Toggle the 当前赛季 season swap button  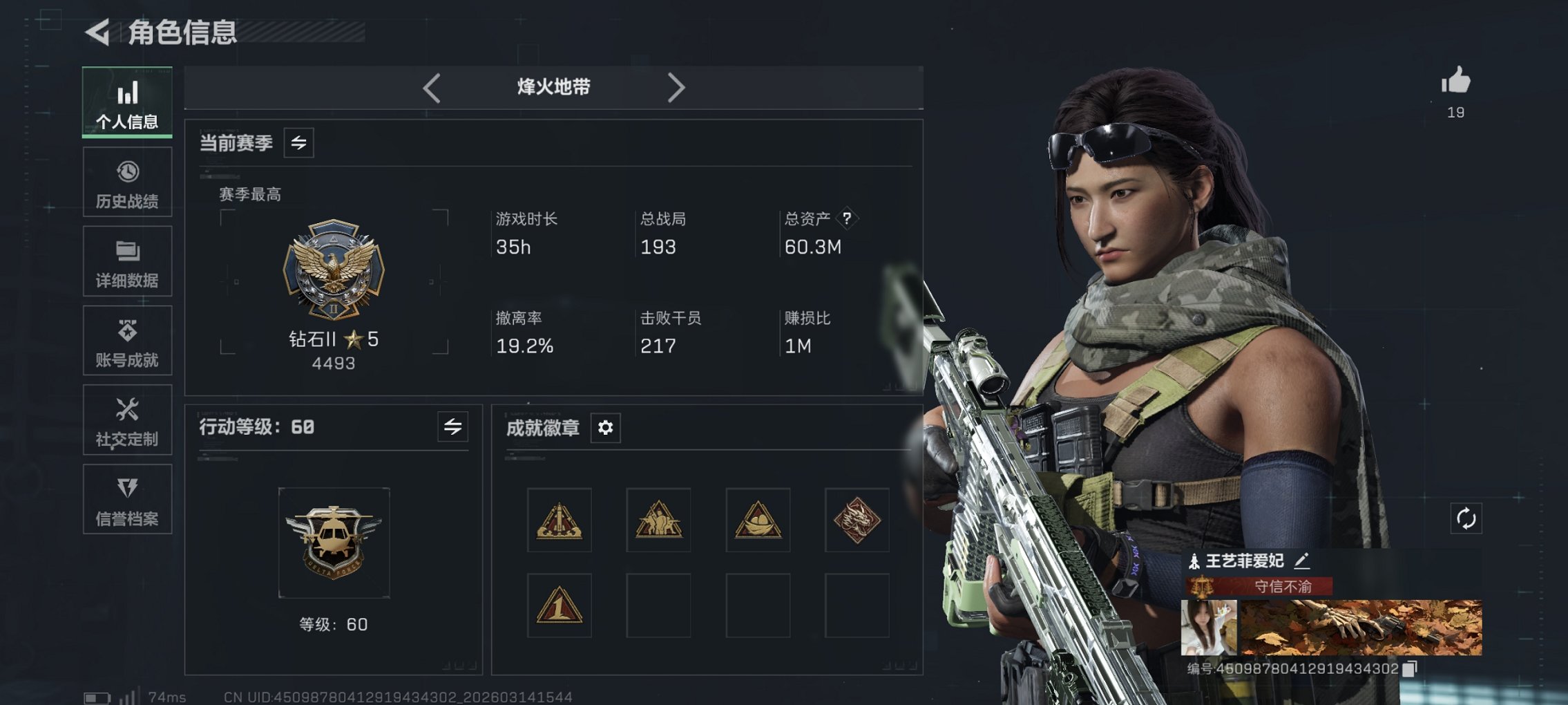click(x=298, y=143)
